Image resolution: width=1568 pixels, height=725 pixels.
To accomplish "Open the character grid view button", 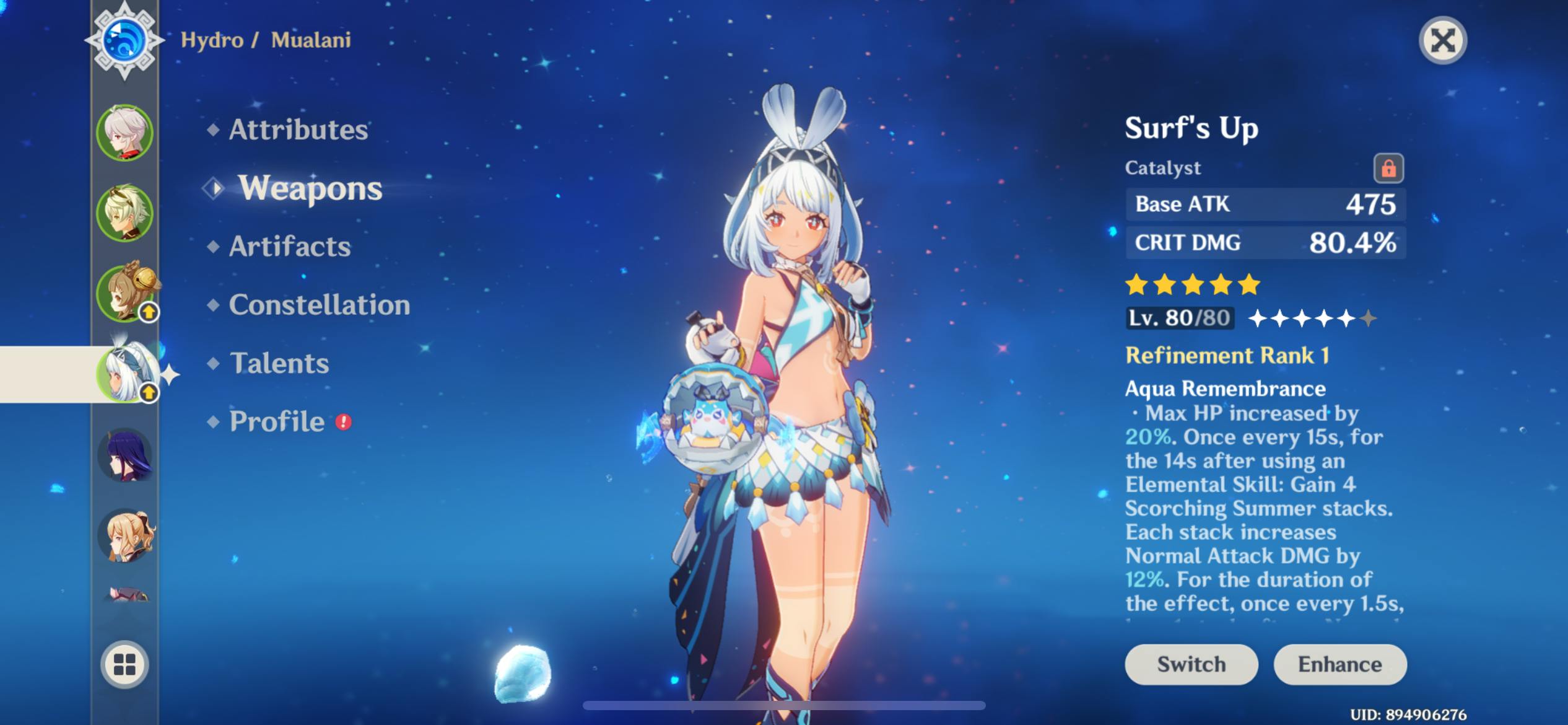I will tap(124, 664).
